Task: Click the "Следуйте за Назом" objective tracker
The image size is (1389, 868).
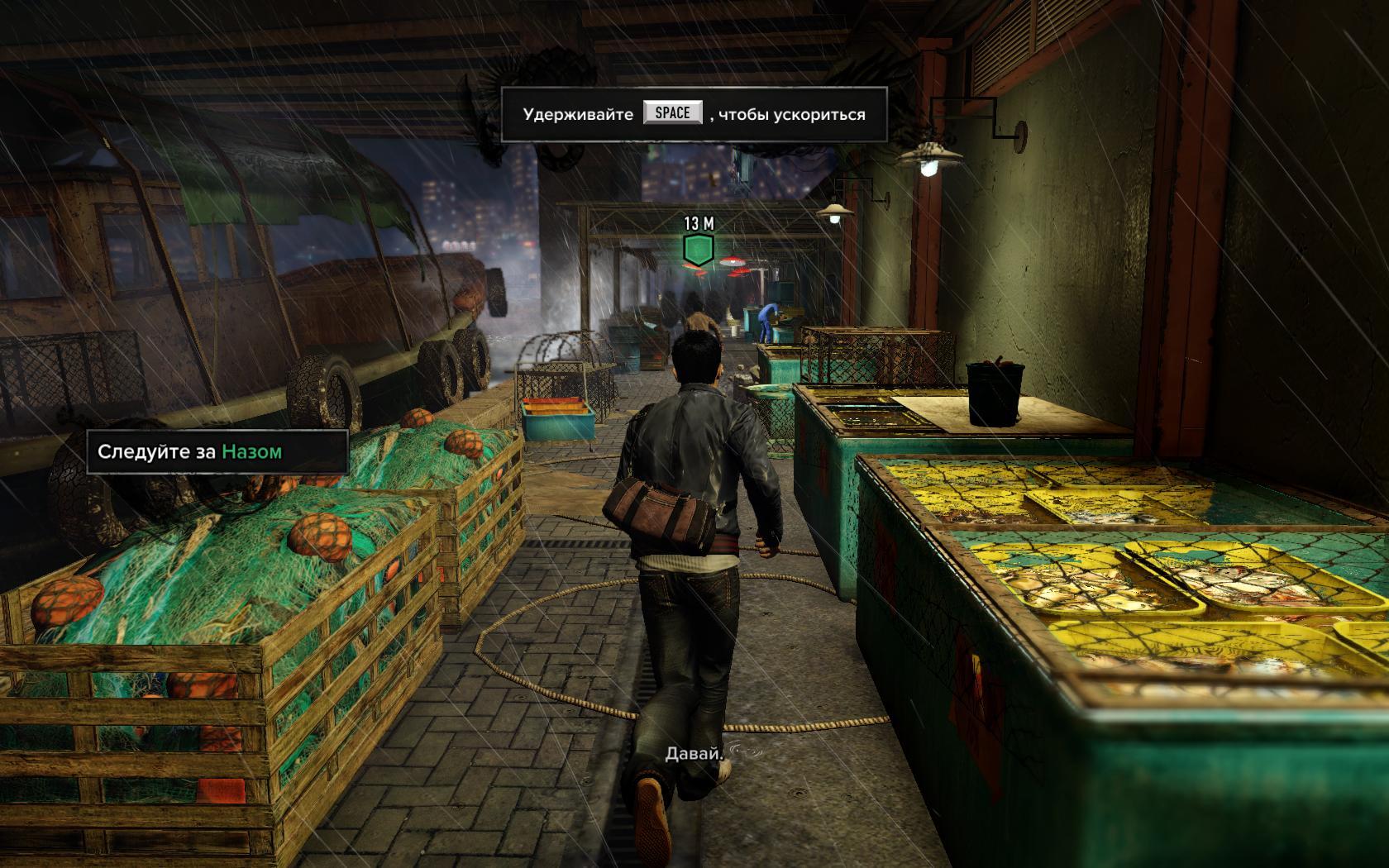Action: 217,451
